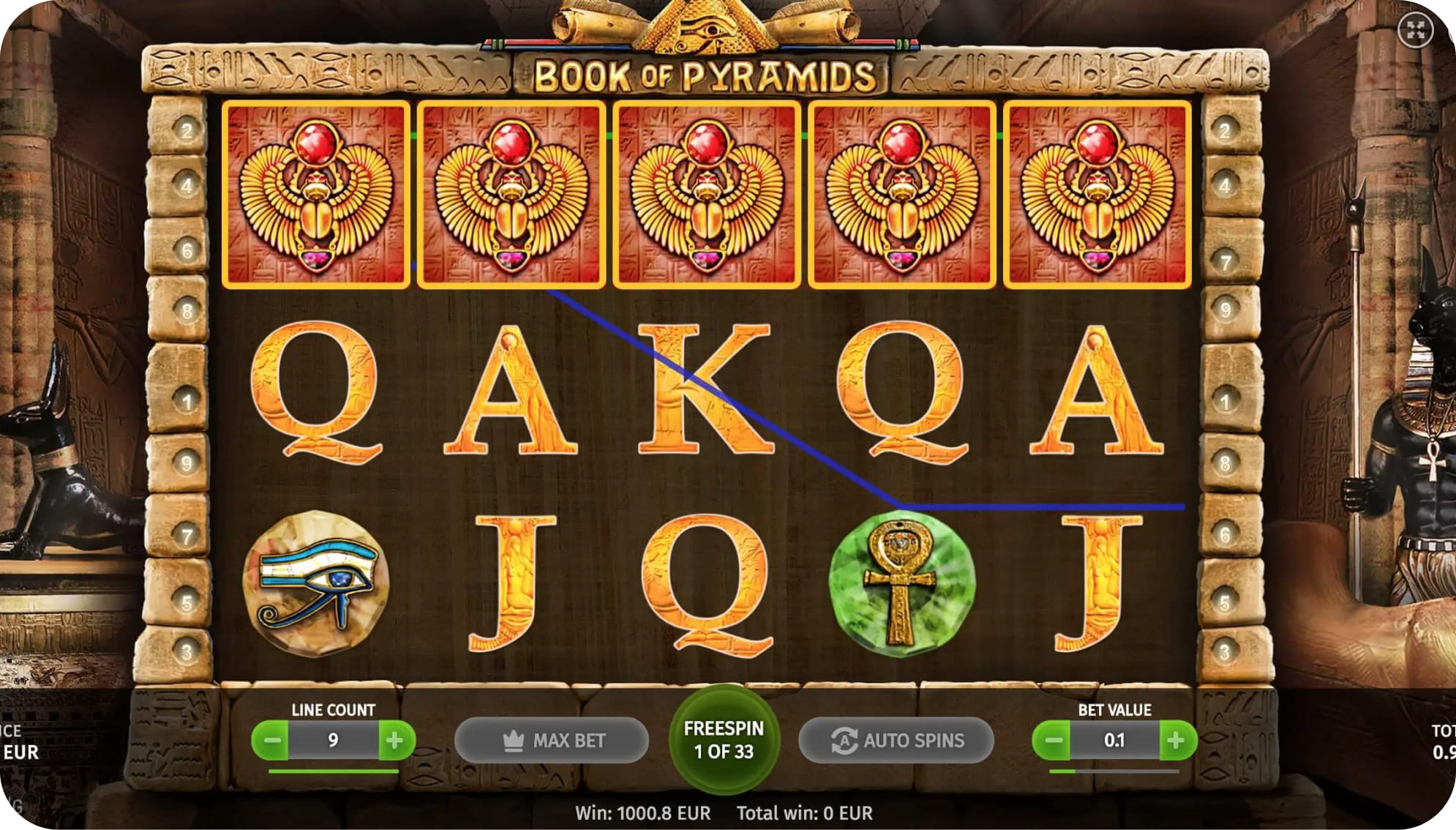Raise the bet value

tap(1176, 741)
